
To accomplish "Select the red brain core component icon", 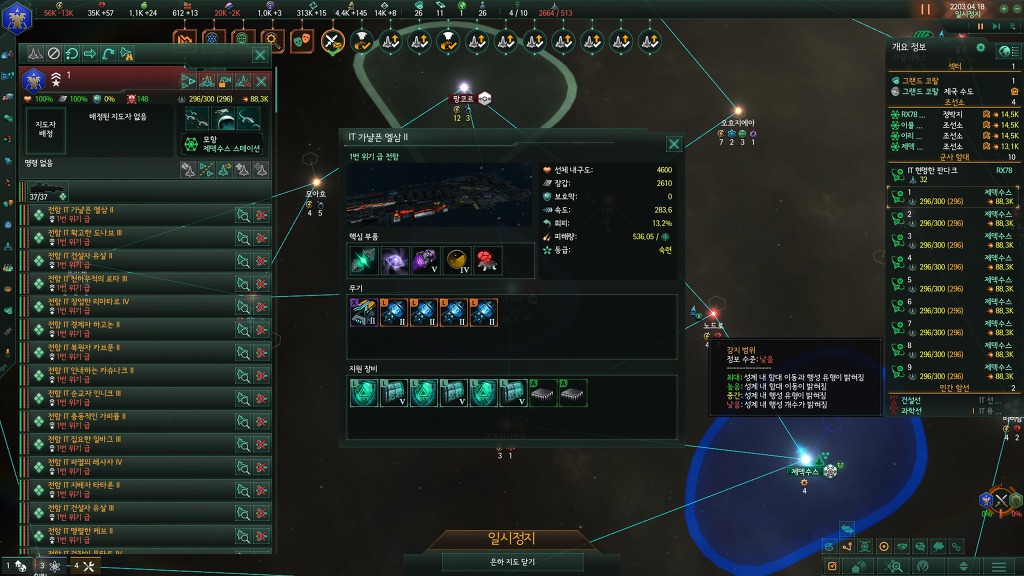I will [x=487, y=261].
